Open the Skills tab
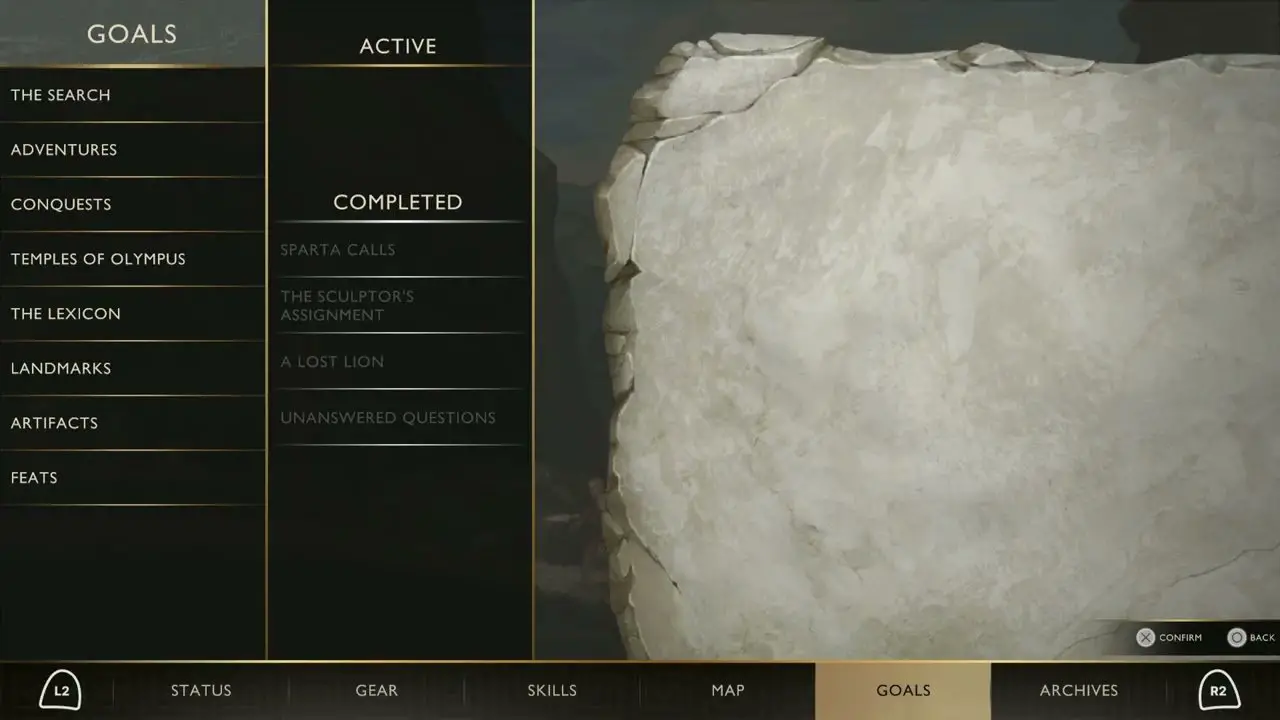Image resolution: width=1280 pixels, height=720 pixels. coord(552,690)
